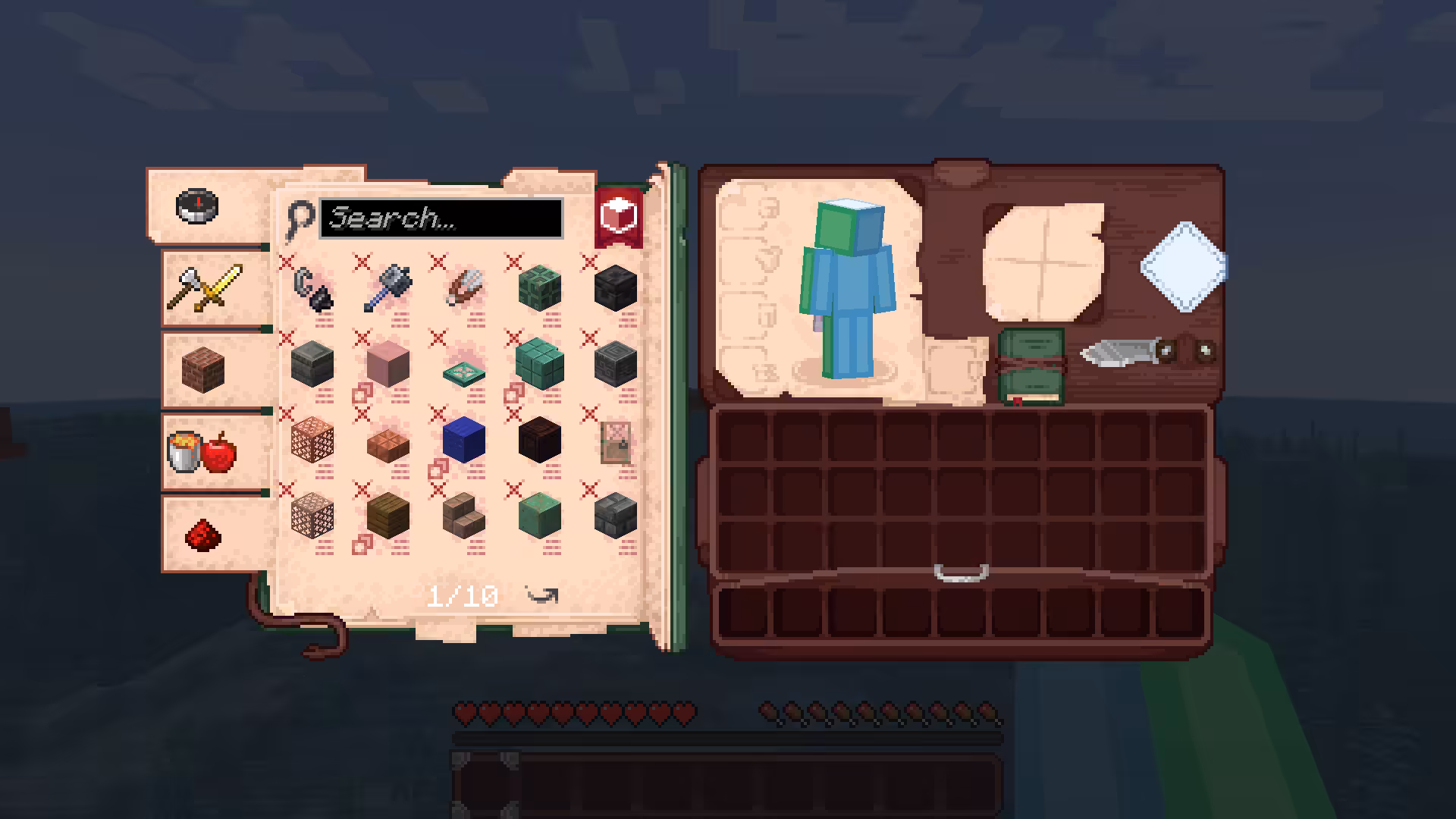This screenshot has height=819, width=1456.
Task: Select the flat teal trapdoor recipe
Action: [x=464, y=369]
